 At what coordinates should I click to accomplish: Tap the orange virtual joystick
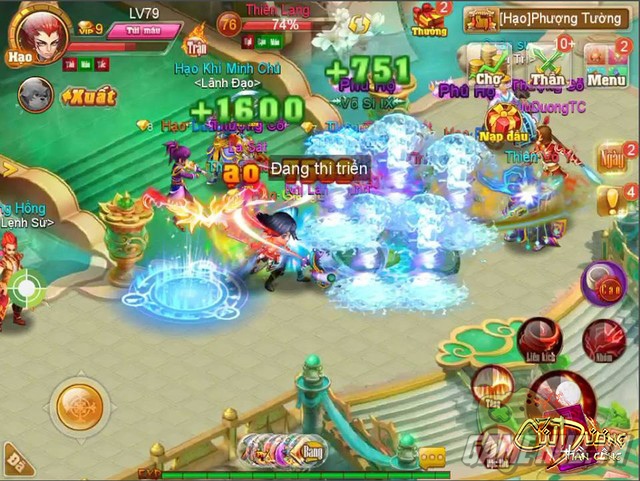click(x=80, y=405)
